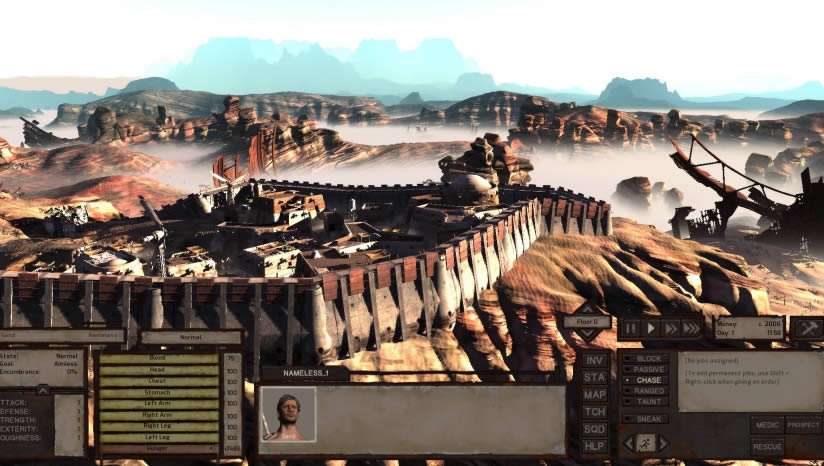824x466 pixels.
Task: Open the MAP screen
Action: coord(595,394)
